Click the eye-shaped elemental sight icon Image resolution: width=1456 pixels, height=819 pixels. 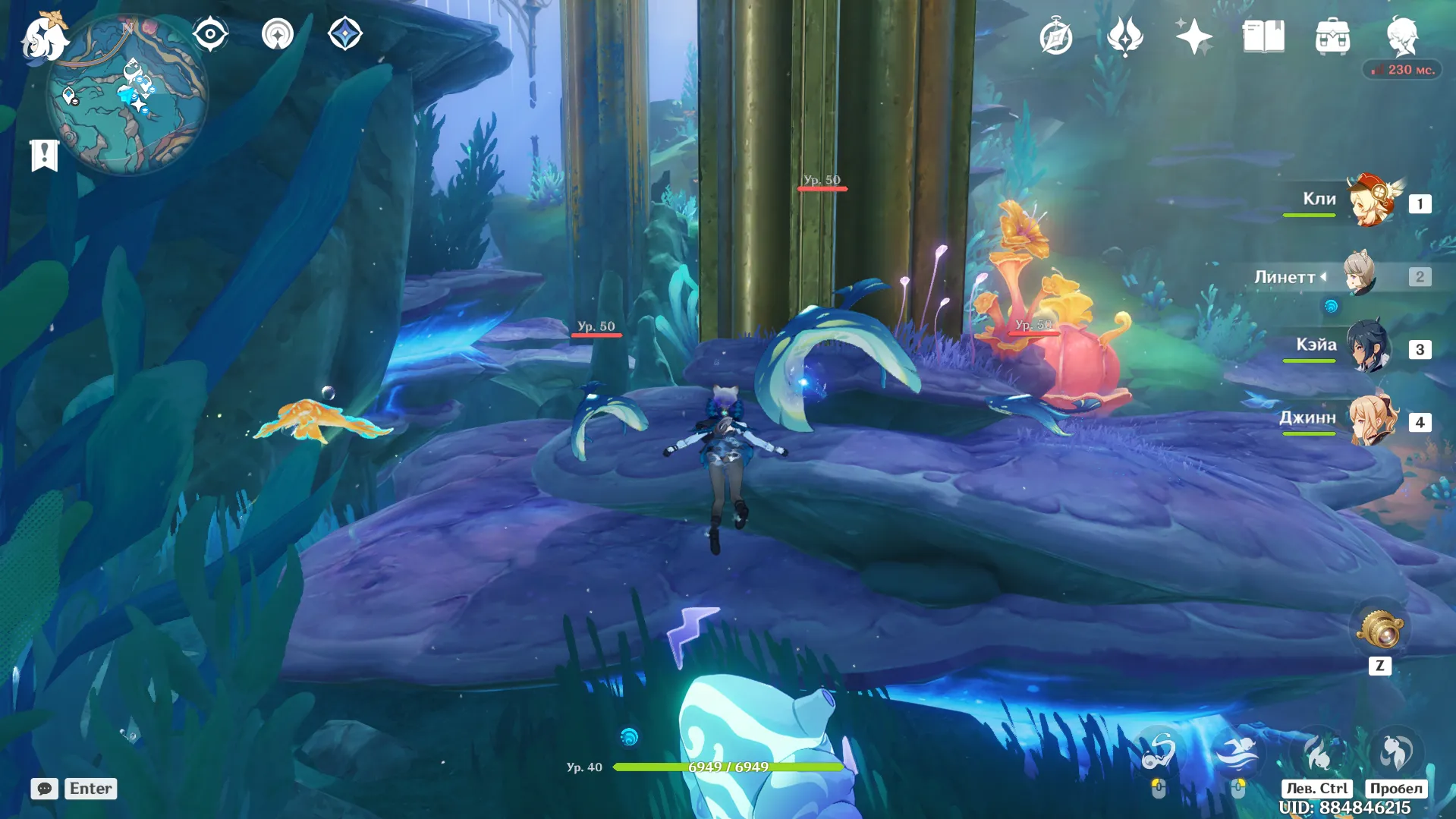click(x=210, y=34)
